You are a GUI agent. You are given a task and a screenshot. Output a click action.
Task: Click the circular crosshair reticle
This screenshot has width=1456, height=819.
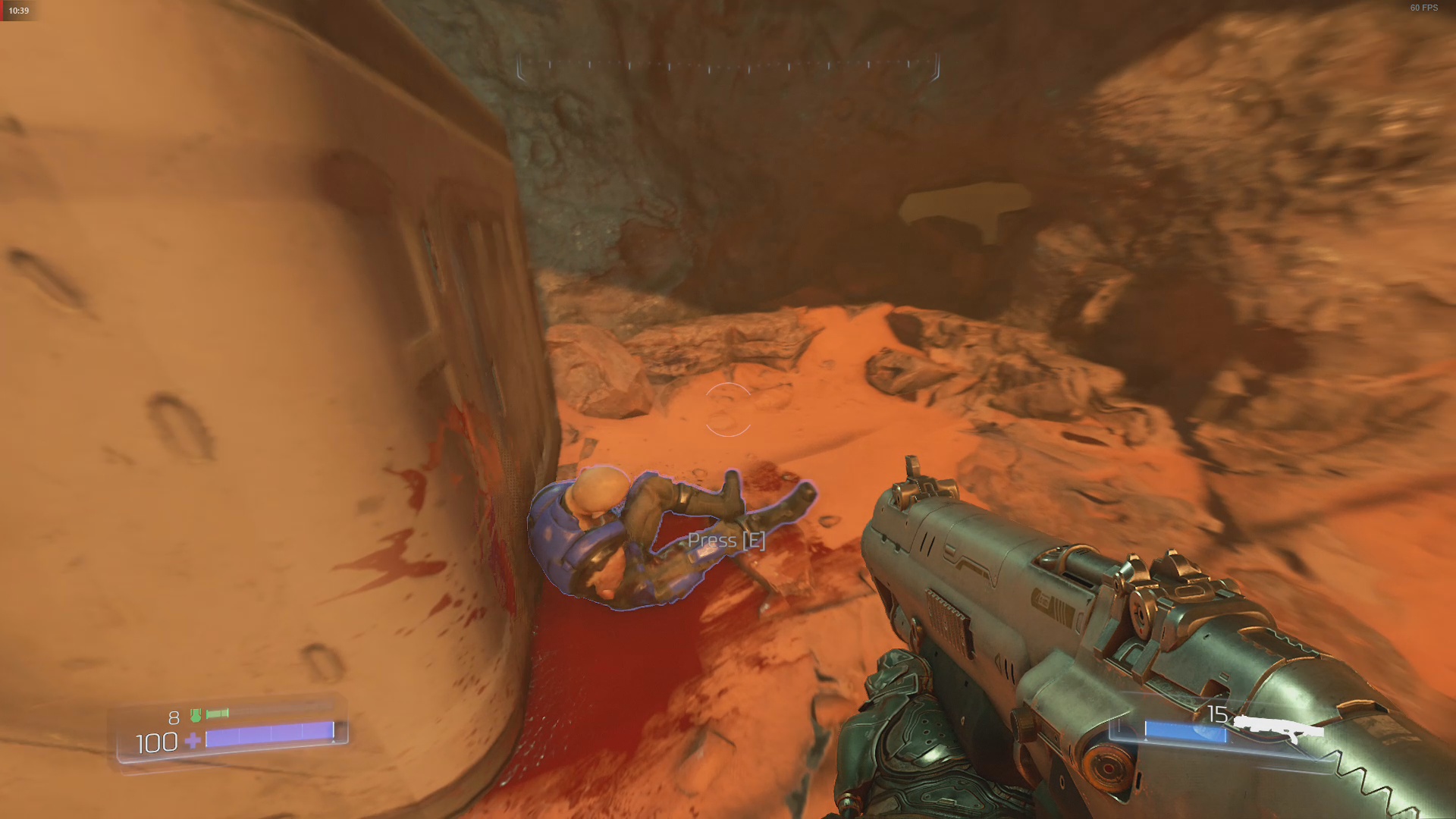pos(730,409)
